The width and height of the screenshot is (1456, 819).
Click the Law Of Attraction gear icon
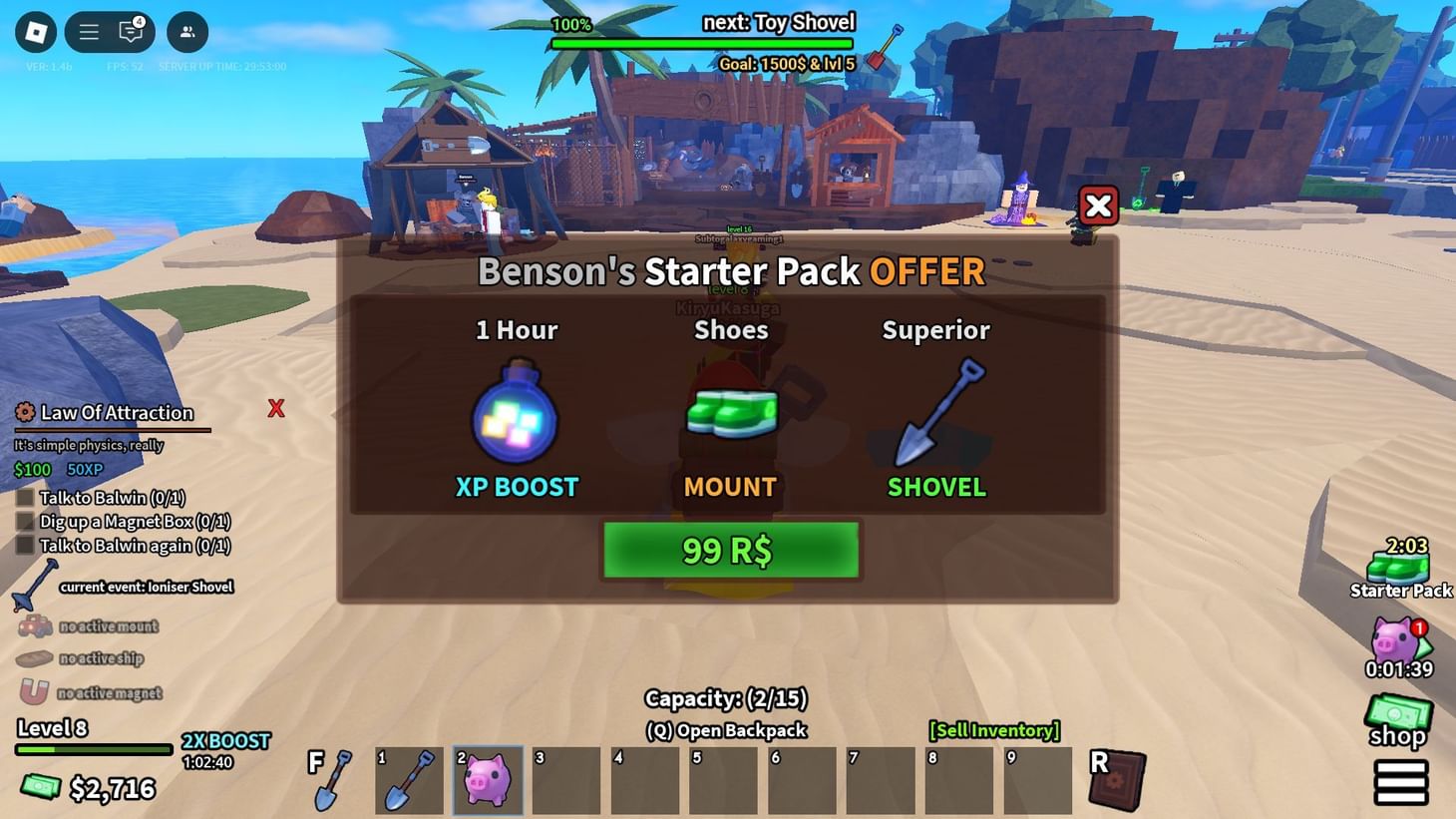point(24,412)
